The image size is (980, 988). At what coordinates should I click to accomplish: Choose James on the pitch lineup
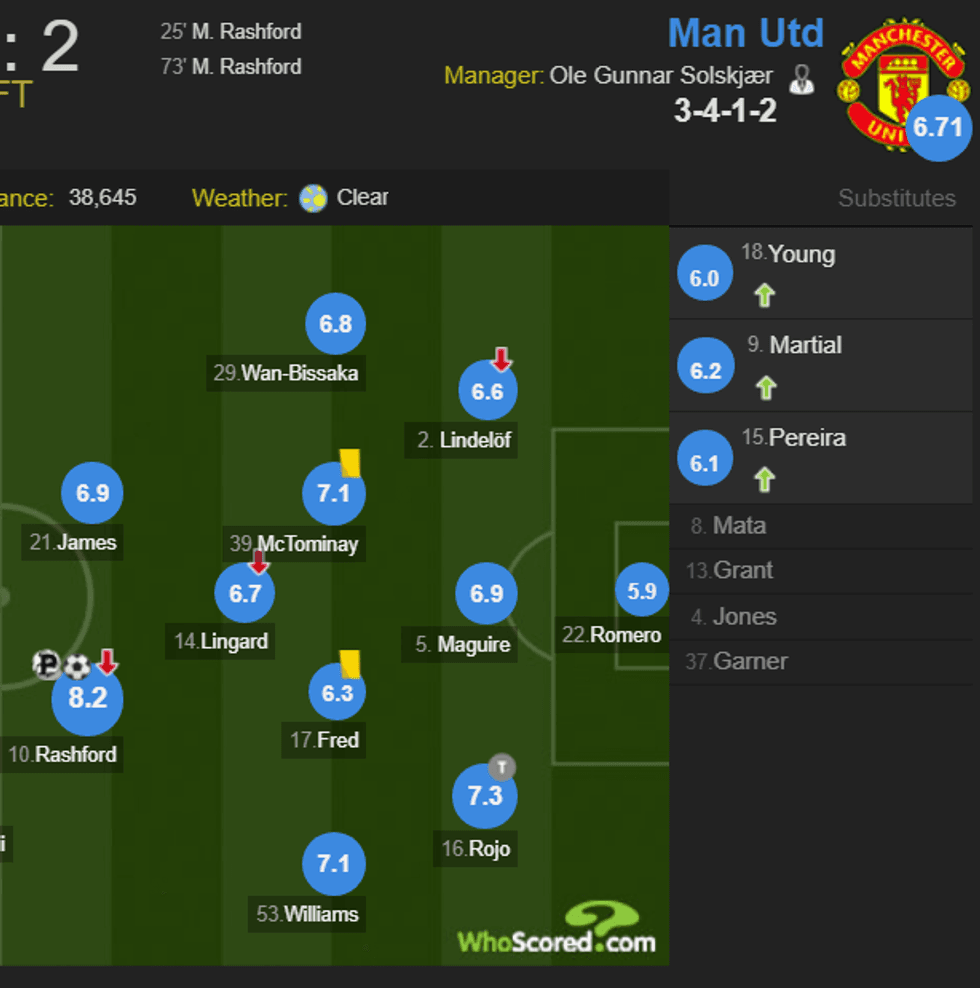(x=92, y=492)
